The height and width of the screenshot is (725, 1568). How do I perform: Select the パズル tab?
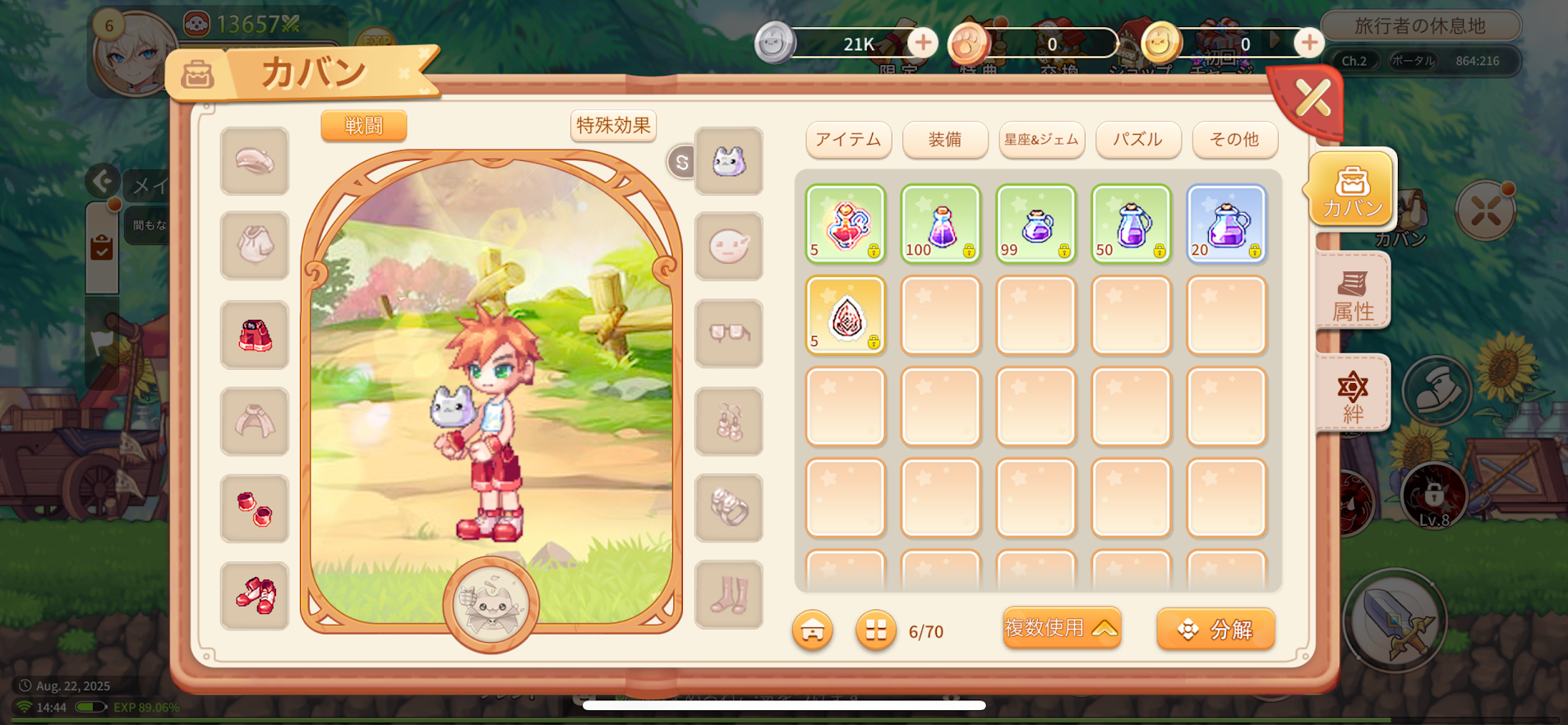click(x=1137, y=139)
